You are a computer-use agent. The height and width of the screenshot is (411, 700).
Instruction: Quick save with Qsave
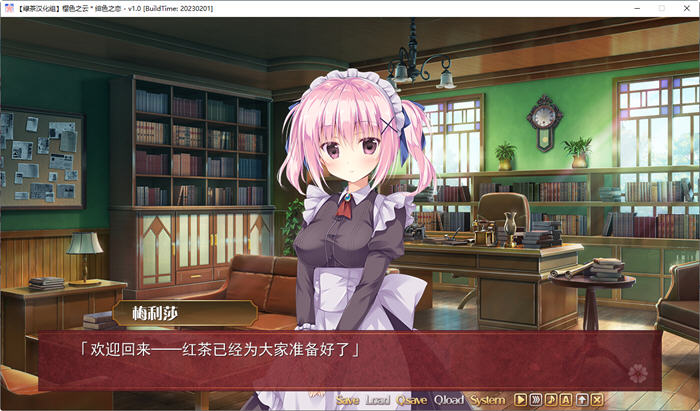click(x=411, y=400)
